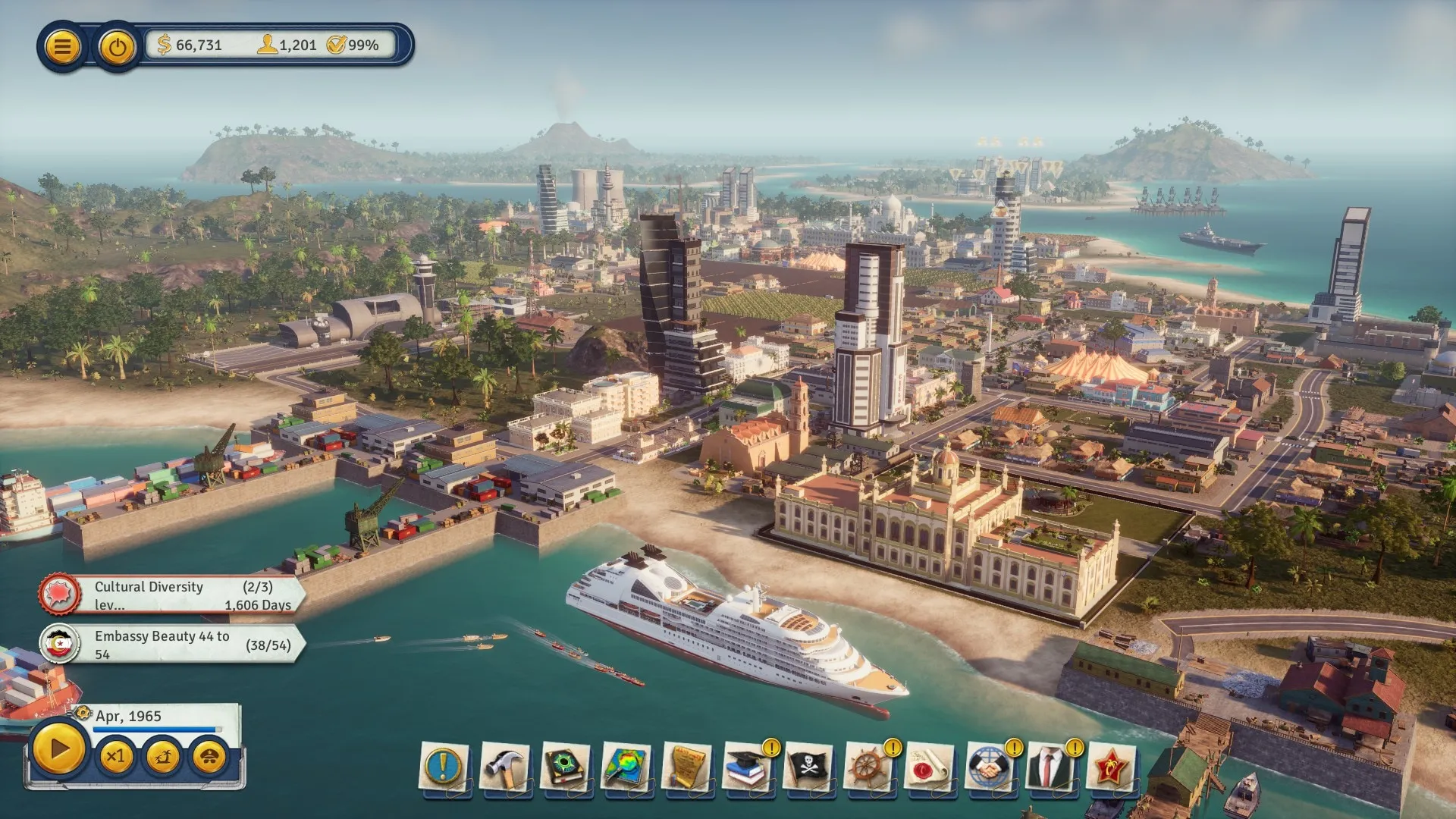Image resolution: width=1456 pixels, height=819 pixels.
Task: Open the edicts scroll
Action: (687, 767)
